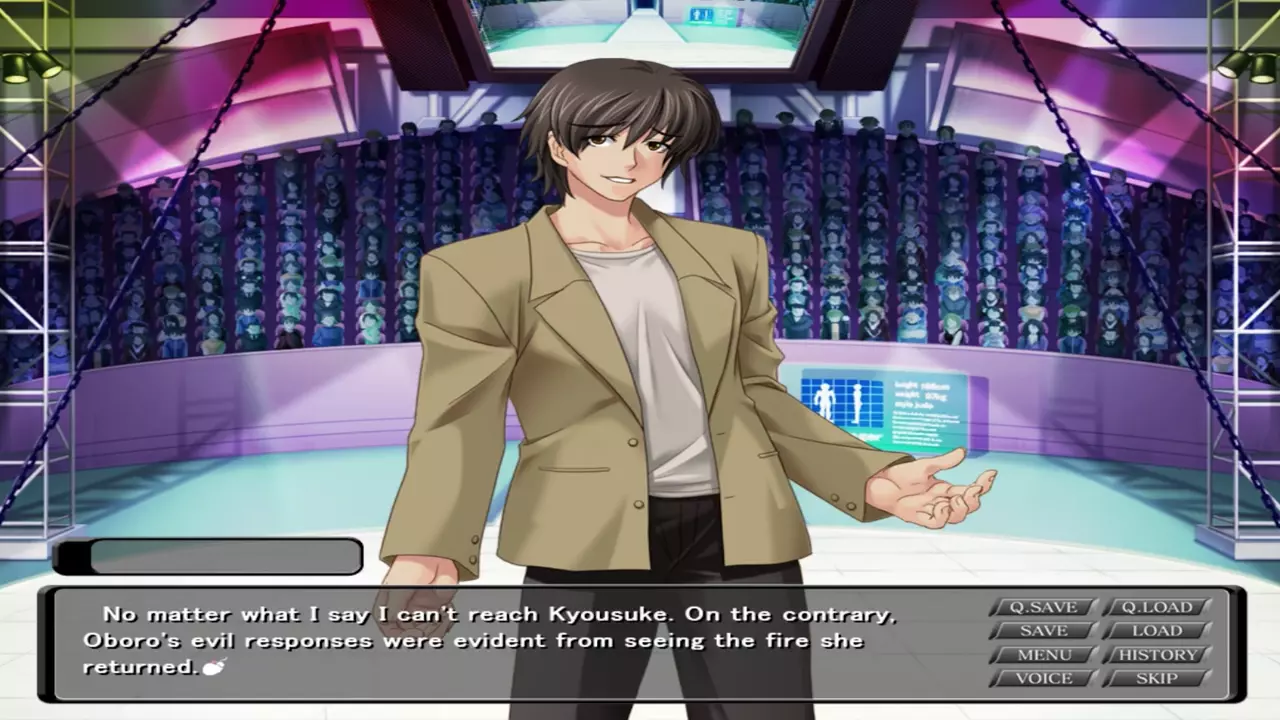
Task: Replay the line with VOICE button
Action: [x=1043, y=679]
